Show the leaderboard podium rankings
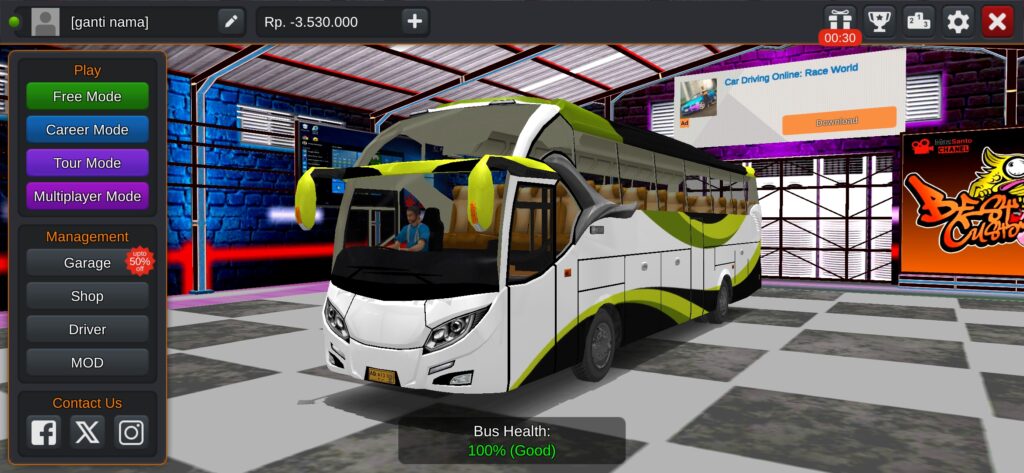This screenshot has width=1024, height=473. click(x=919, y=21)
